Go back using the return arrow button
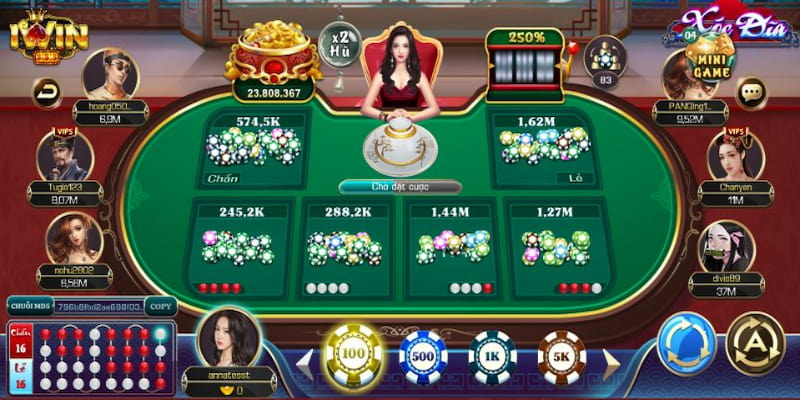 [47, 94]
